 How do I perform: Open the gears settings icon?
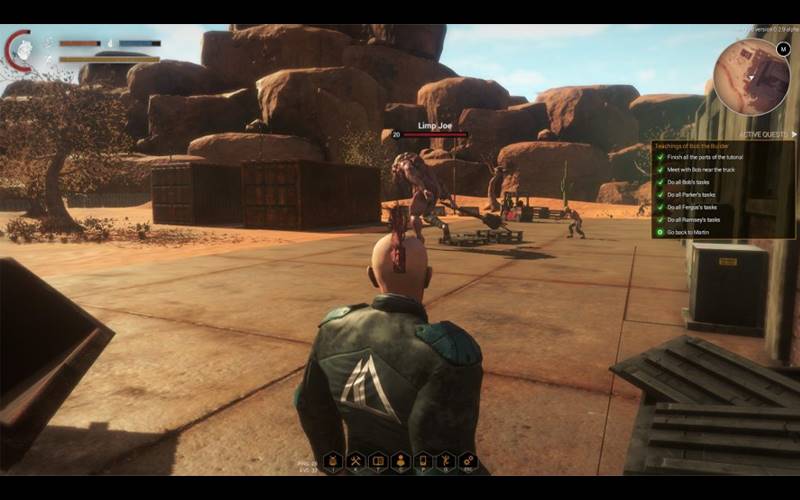click(x=468, y=461)
